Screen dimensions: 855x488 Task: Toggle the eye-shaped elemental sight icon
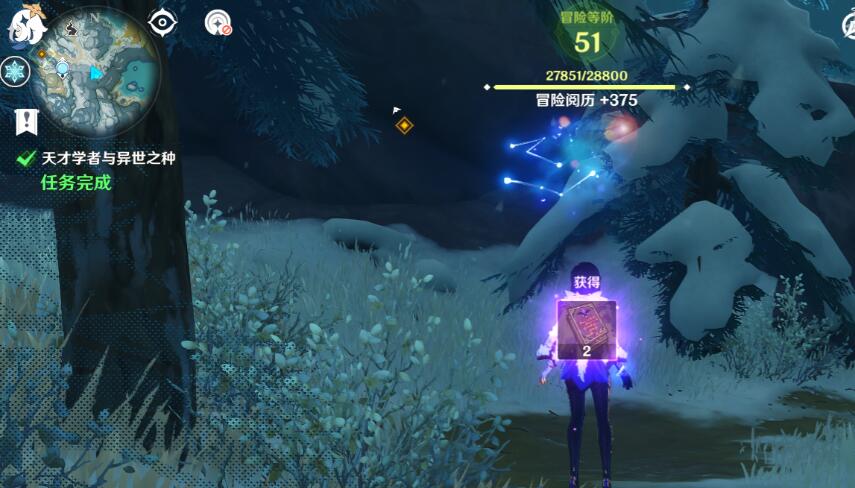[x=162, y=22]
